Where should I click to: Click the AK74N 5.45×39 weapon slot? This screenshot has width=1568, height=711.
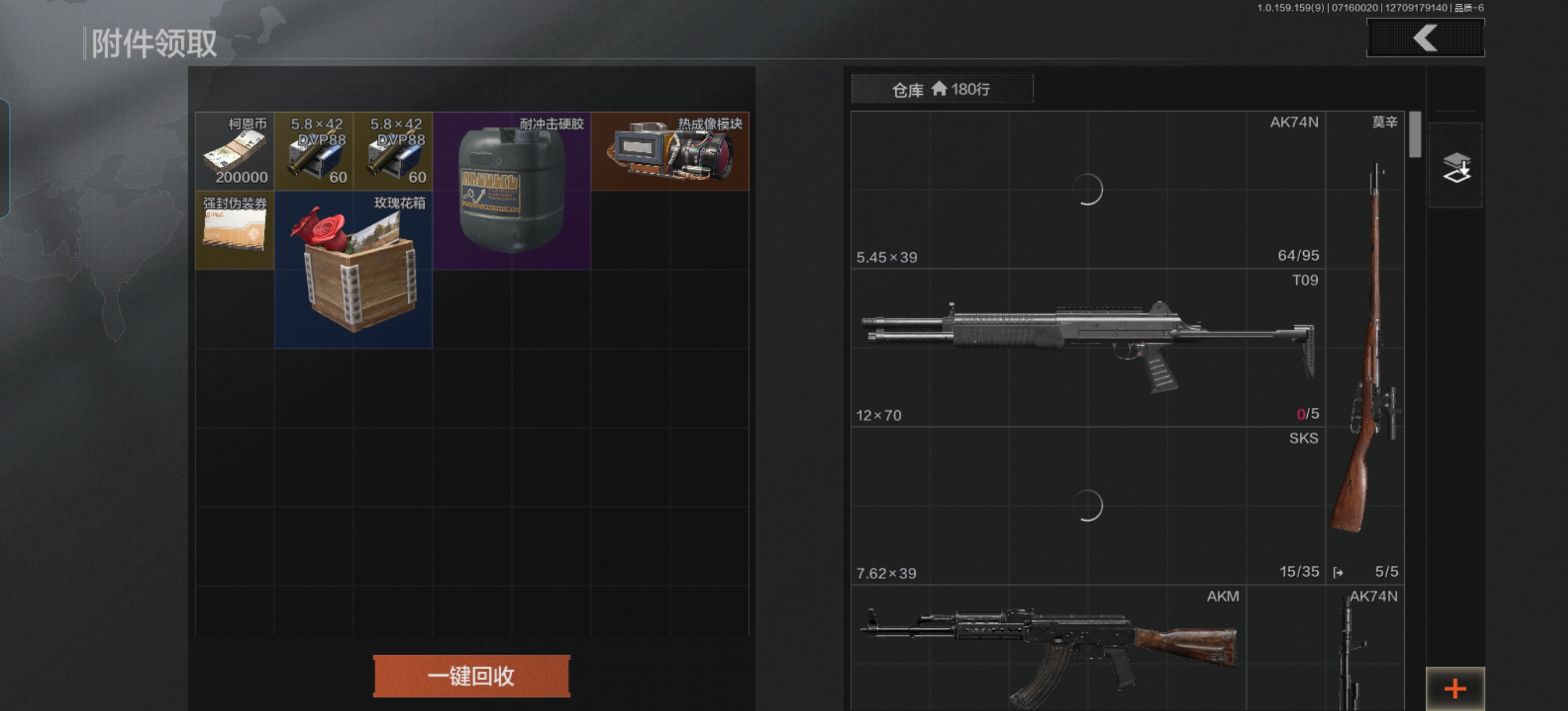coord(1087,190)
